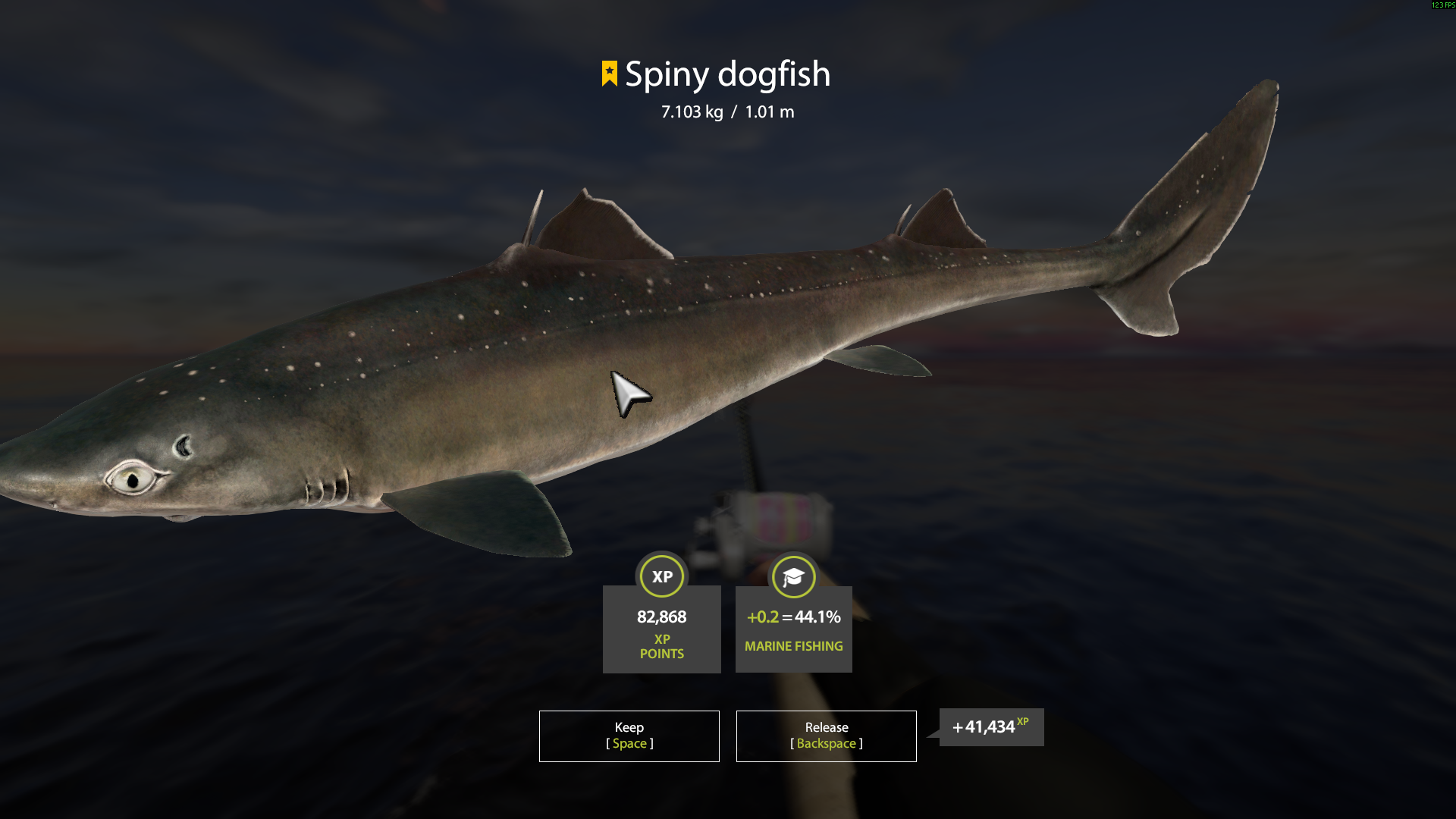Click the 82,868 XP points total

click(661, 617)
